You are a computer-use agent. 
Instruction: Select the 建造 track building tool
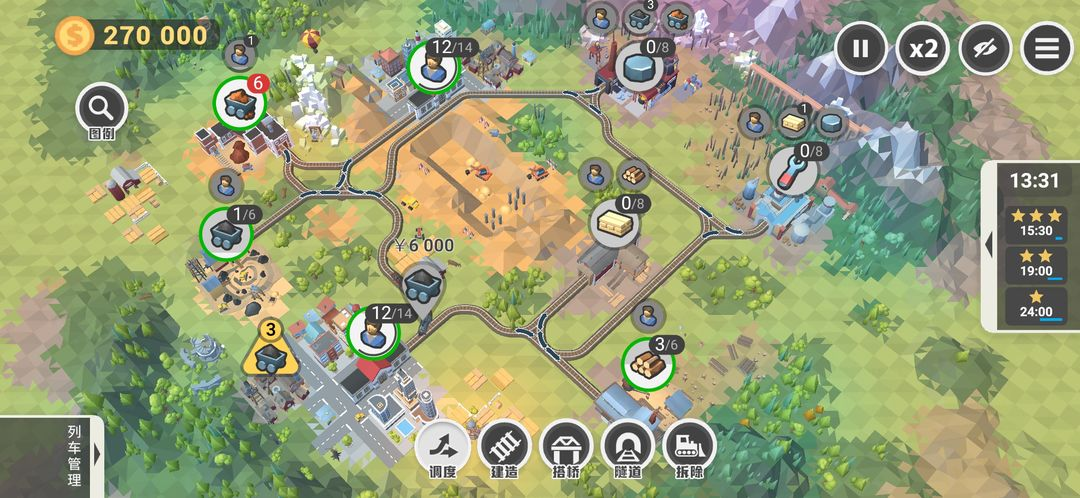tap(504, 446)
